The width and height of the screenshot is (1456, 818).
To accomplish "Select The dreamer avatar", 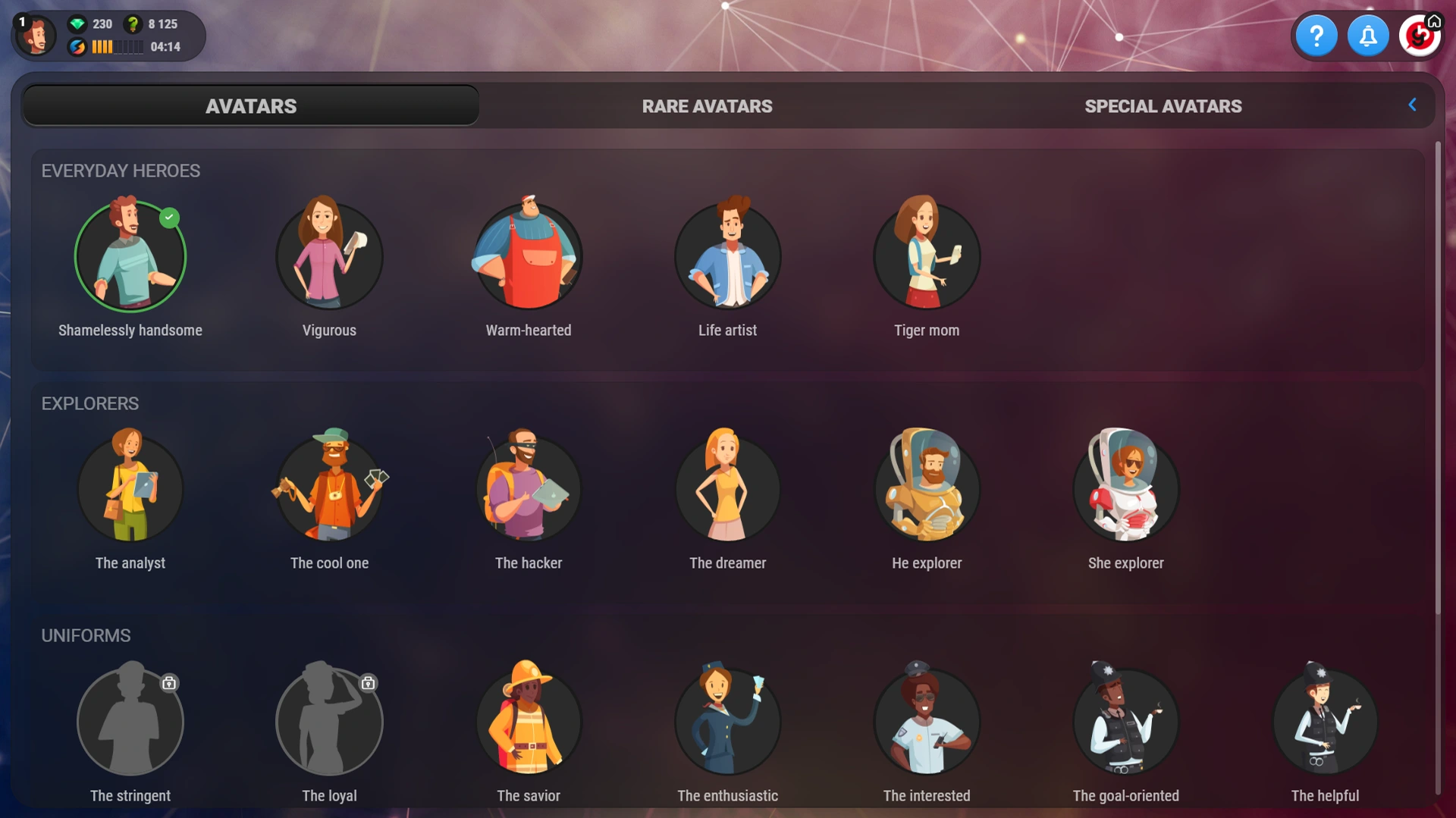I will (727, 489).
